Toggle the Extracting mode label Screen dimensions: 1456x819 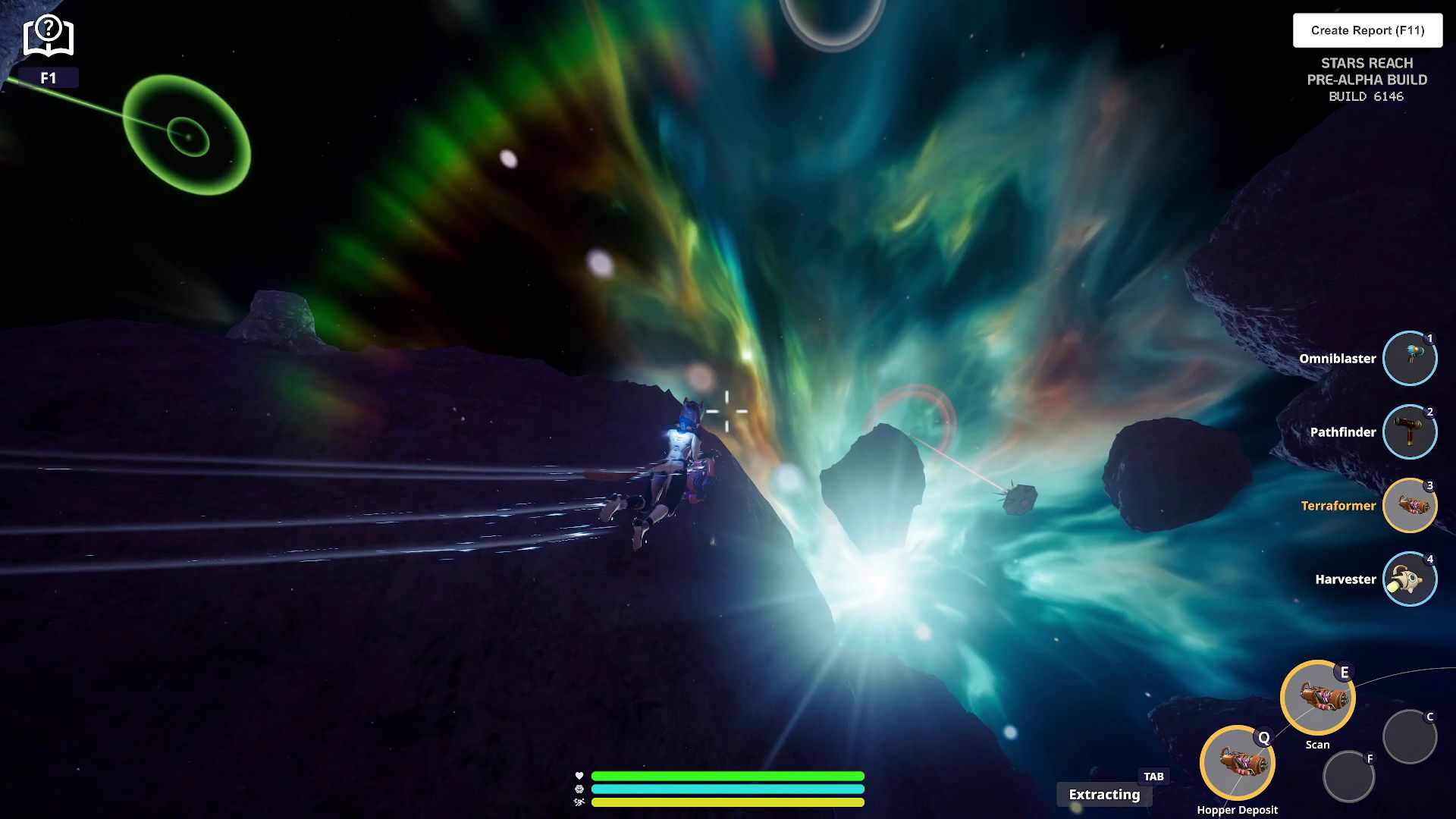pyautogui.click(x=1104, y=795)
